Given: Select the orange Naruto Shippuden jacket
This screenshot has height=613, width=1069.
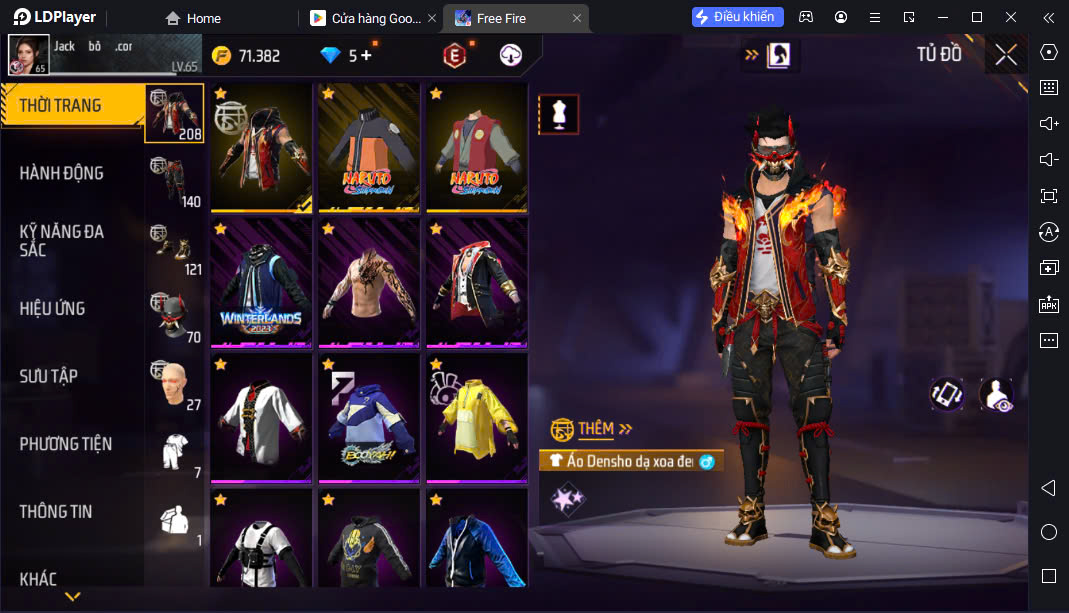Looking at the screenshot, I should click(x=369, y=146).
